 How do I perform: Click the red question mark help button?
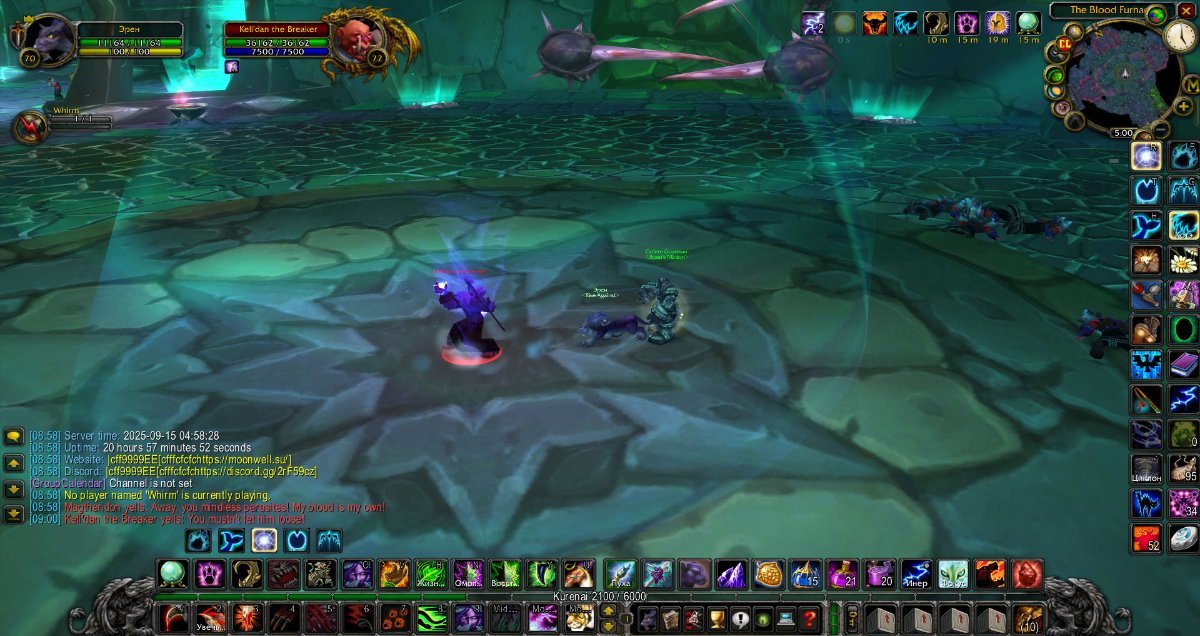(x=810, y=618)
